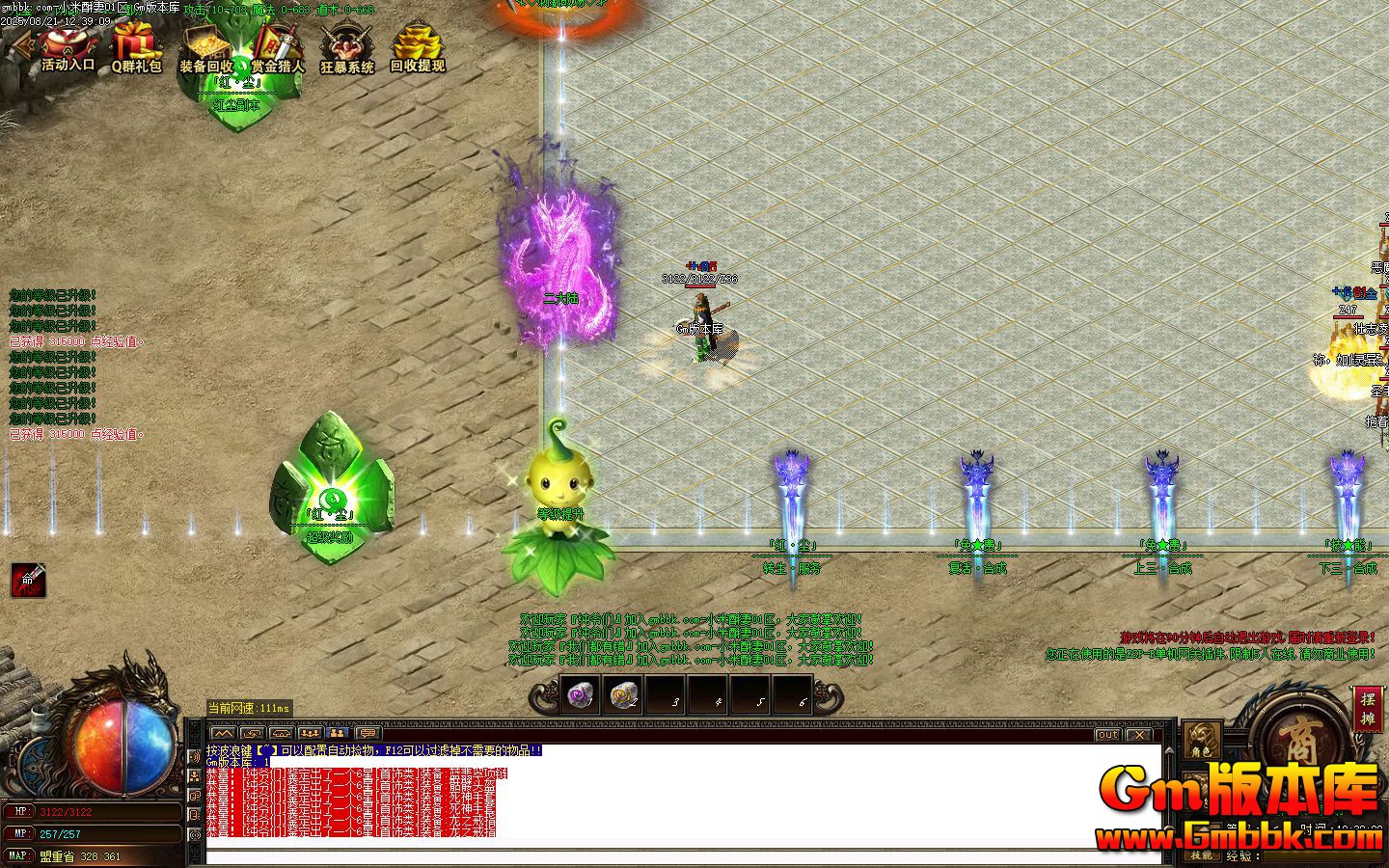Toggle the red sword AP icon
1389x868 pixels.
click(x=27, y=580)
